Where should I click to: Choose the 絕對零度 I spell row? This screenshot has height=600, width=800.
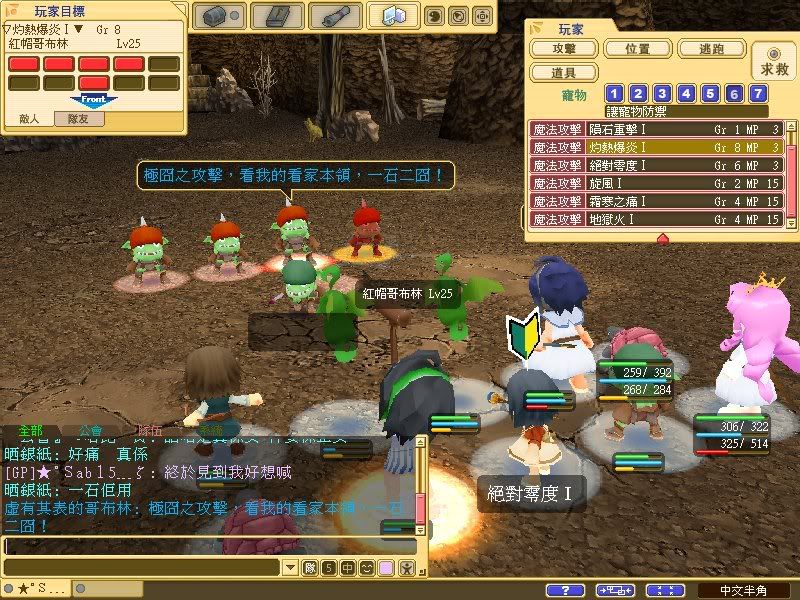(x=657, y=165)
